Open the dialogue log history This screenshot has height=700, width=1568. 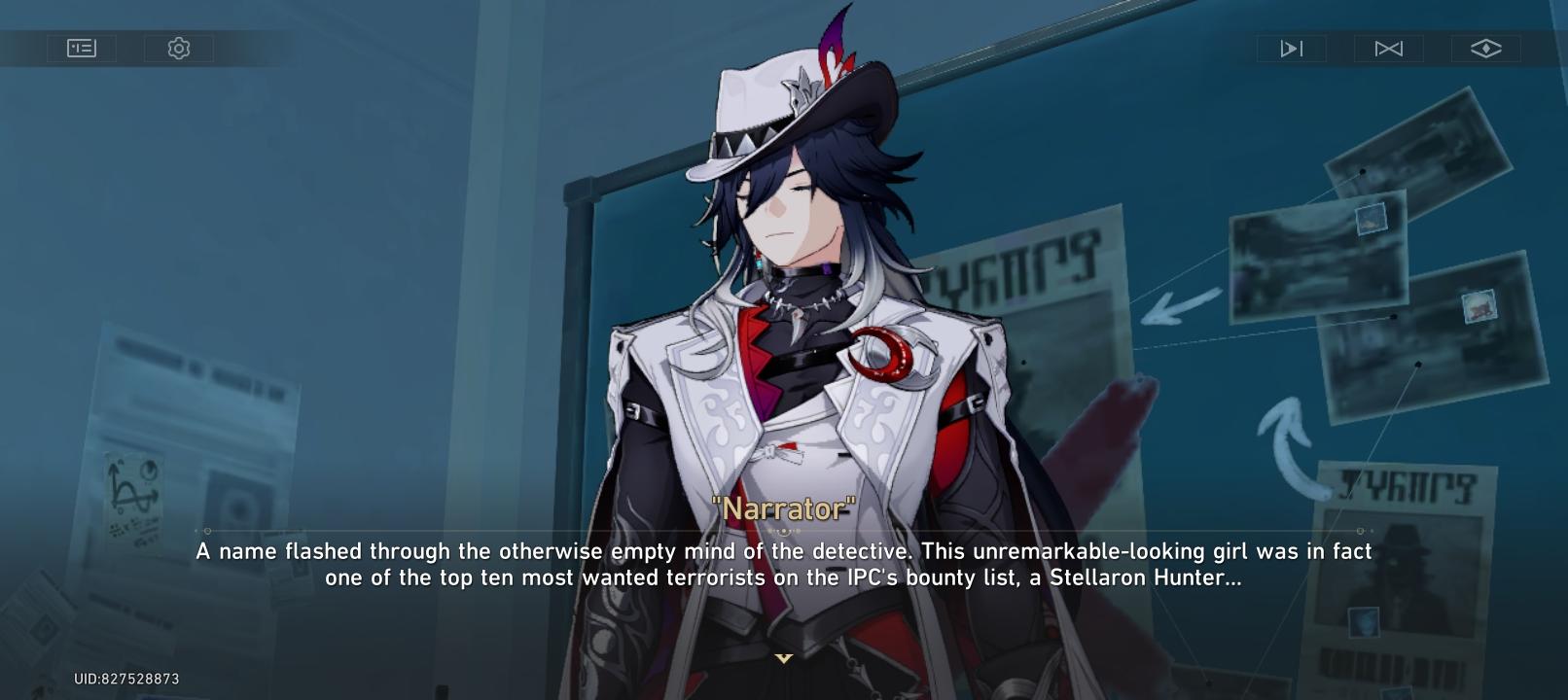coord(82,48)
